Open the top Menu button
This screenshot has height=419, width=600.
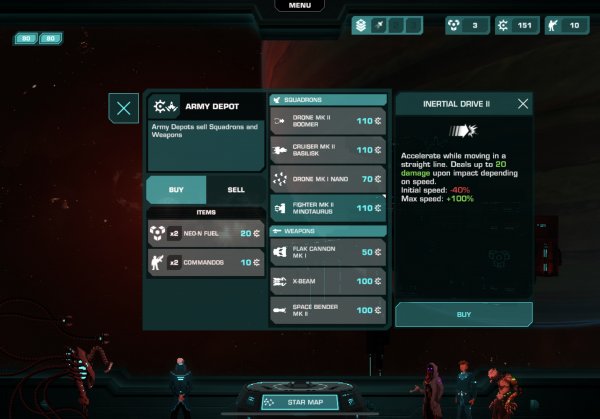pyautogui.click(x=300, y=5)
